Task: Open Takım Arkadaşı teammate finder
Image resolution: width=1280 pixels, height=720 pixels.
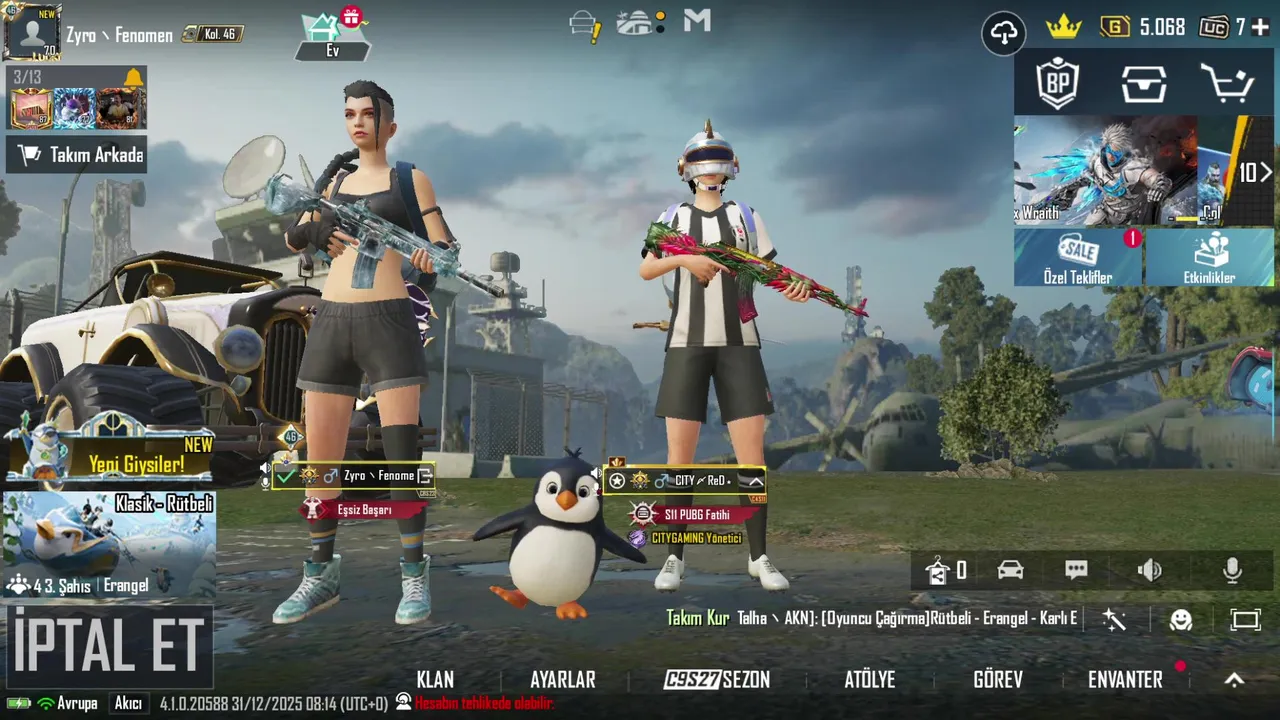Action: click(x=77, y=155)
